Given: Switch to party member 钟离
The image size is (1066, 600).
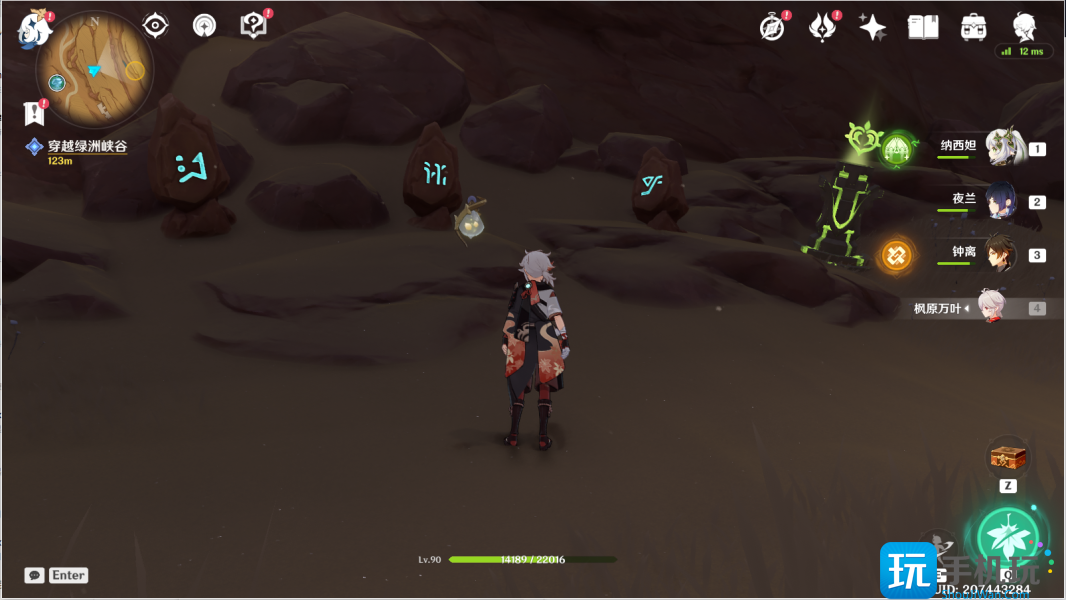Looking at the screenshot, I should pyautogui.click(x=1001, y=254).
